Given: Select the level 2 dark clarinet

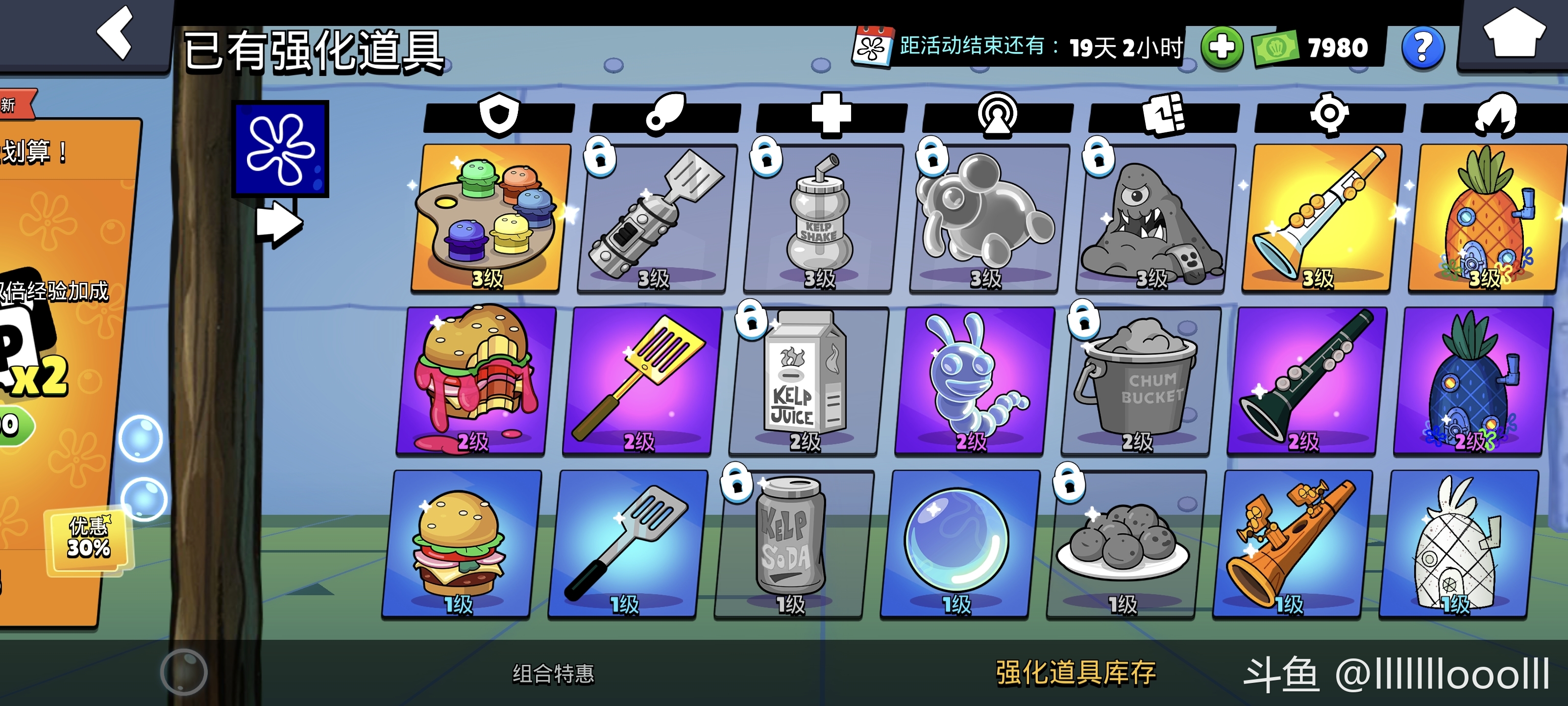Looking at the screenshot, I should tap(1306, 381).
